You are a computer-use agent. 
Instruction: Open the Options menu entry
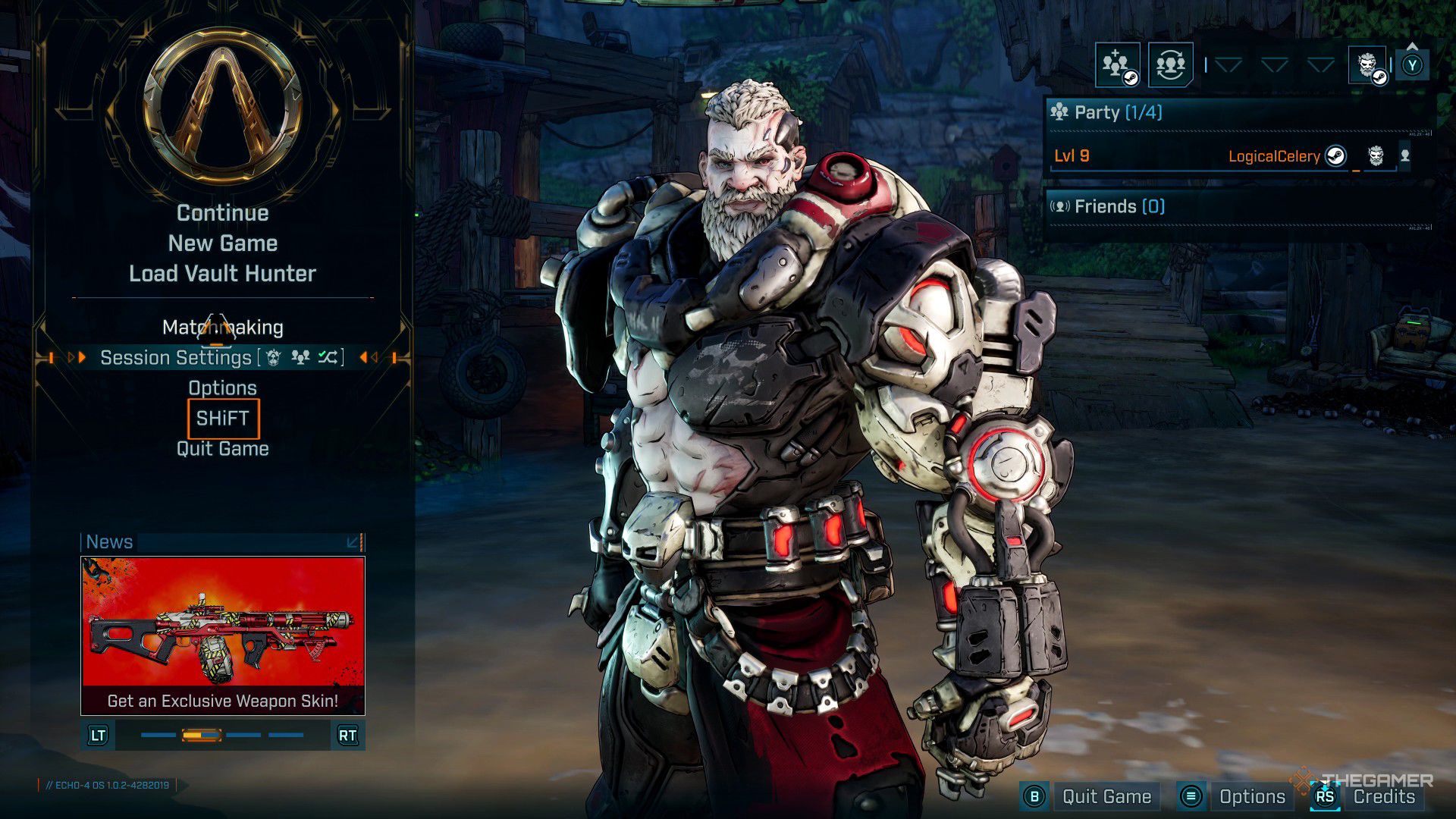click(x=222, y=388)
